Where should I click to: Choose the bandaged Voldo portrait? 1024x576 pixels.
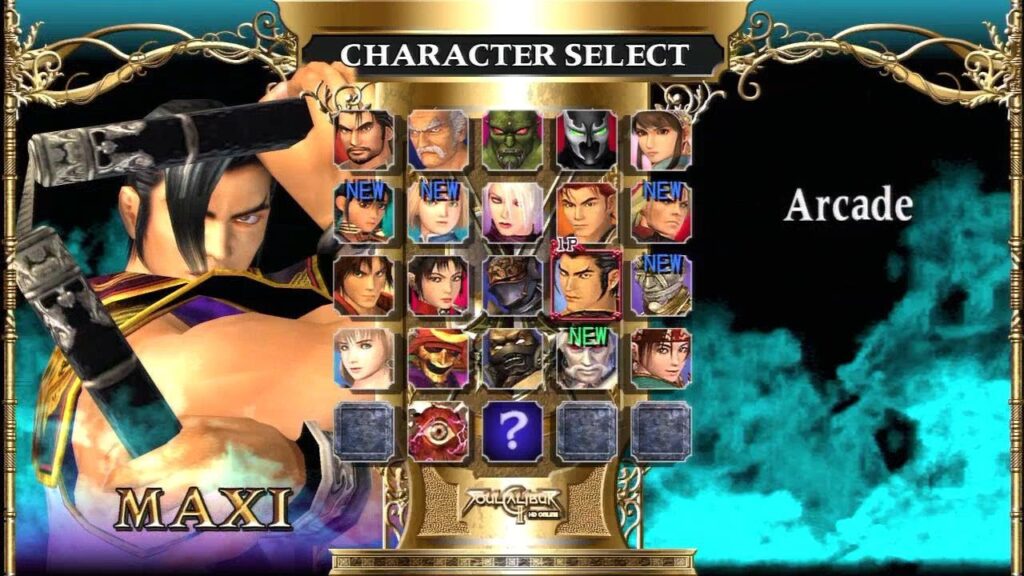coord(660,285)
